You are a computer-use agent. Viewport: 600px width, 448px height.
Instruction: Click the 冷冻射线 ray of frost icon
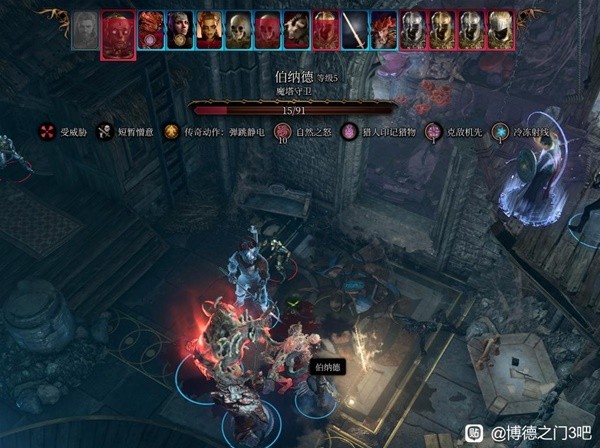[x=500, y=131]
